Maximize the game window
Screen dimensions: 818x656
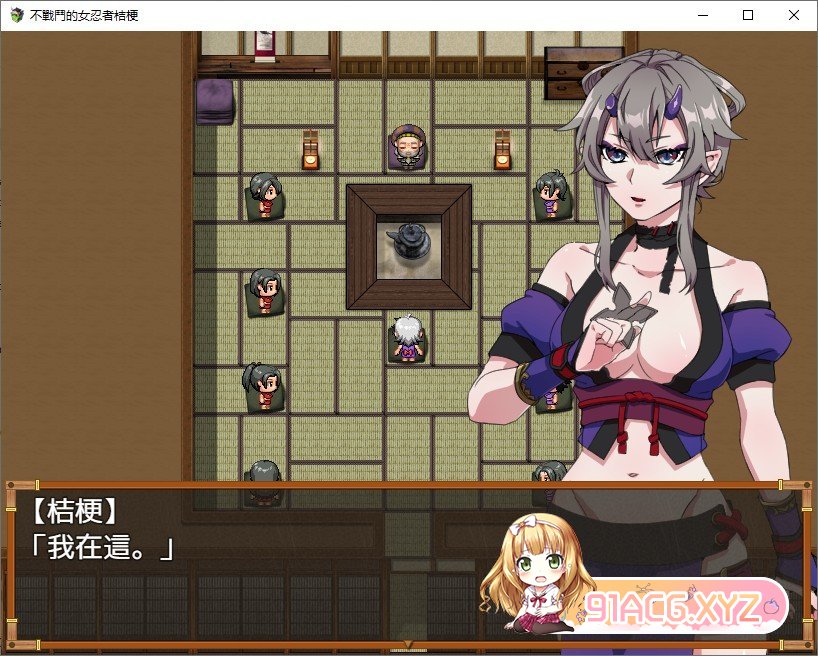click(748, 15)
